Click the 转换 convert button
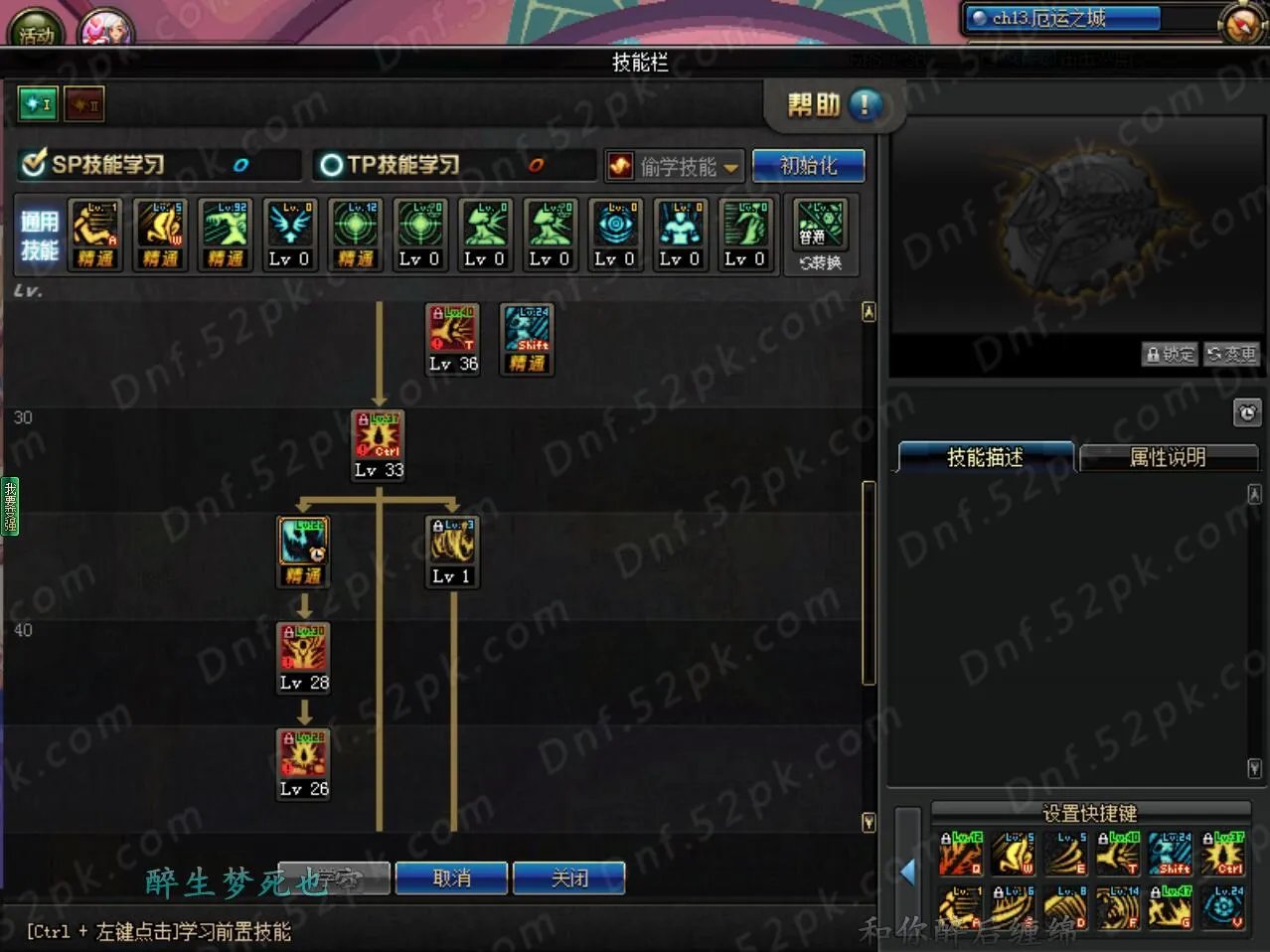Image resolution: width=1270 pixels, height=952 pixels. [821, 262]
